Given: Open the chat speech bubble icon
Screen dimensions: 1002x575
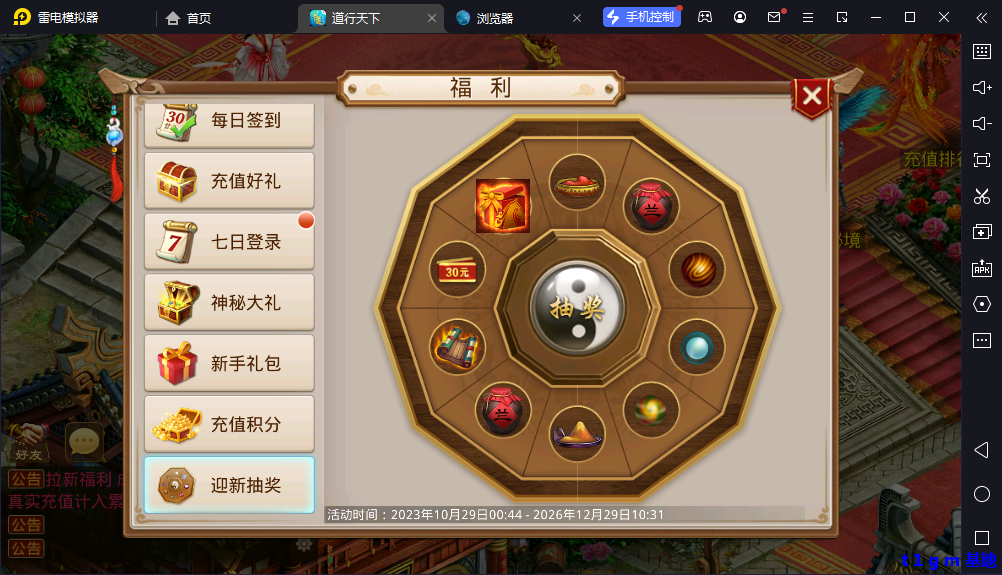Looking at the screenshot, I should [84, 441].
